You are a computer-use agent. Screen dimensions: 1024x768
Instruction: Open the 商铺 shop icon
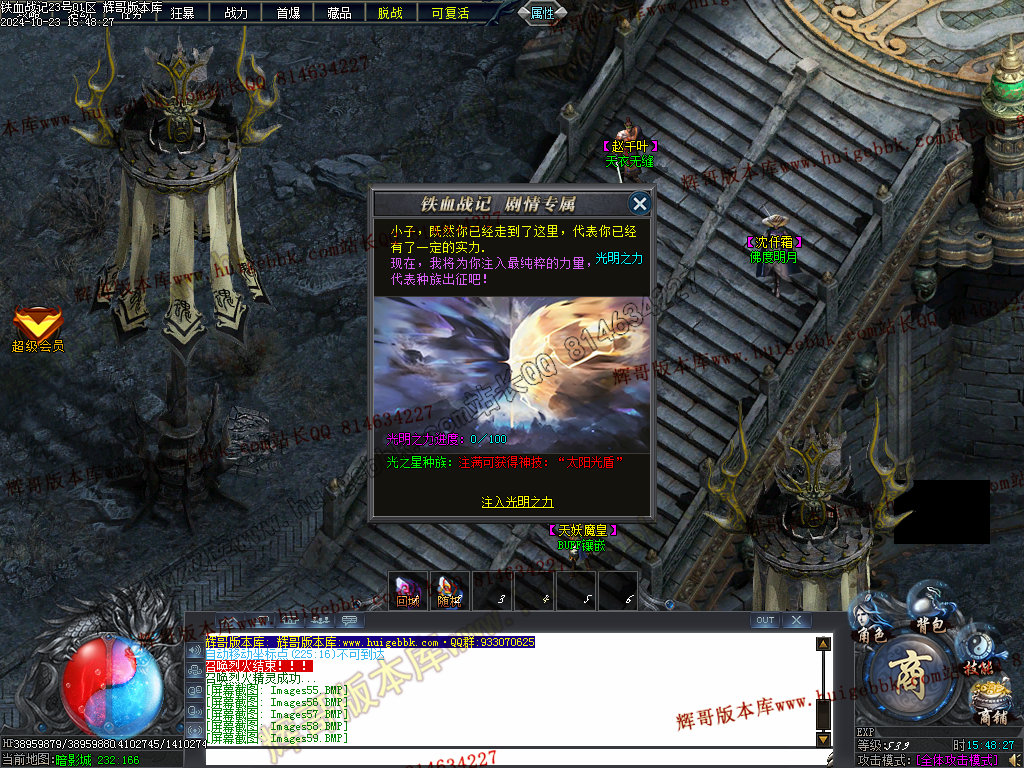tap(990, 703)
